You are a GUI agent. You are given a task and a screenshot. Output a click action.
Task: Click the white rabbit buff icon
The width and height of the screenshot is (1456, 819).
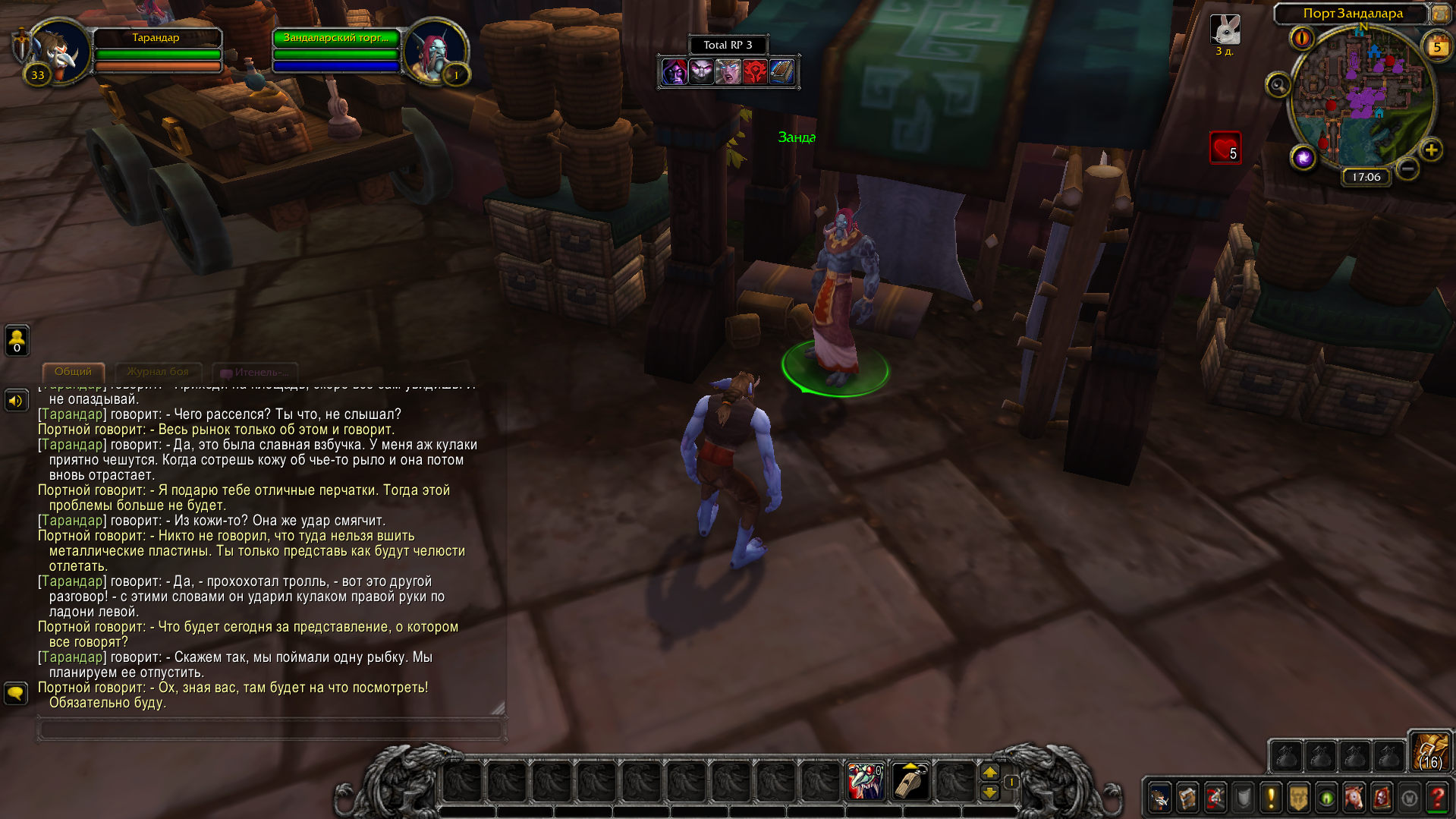(1225, 30)
